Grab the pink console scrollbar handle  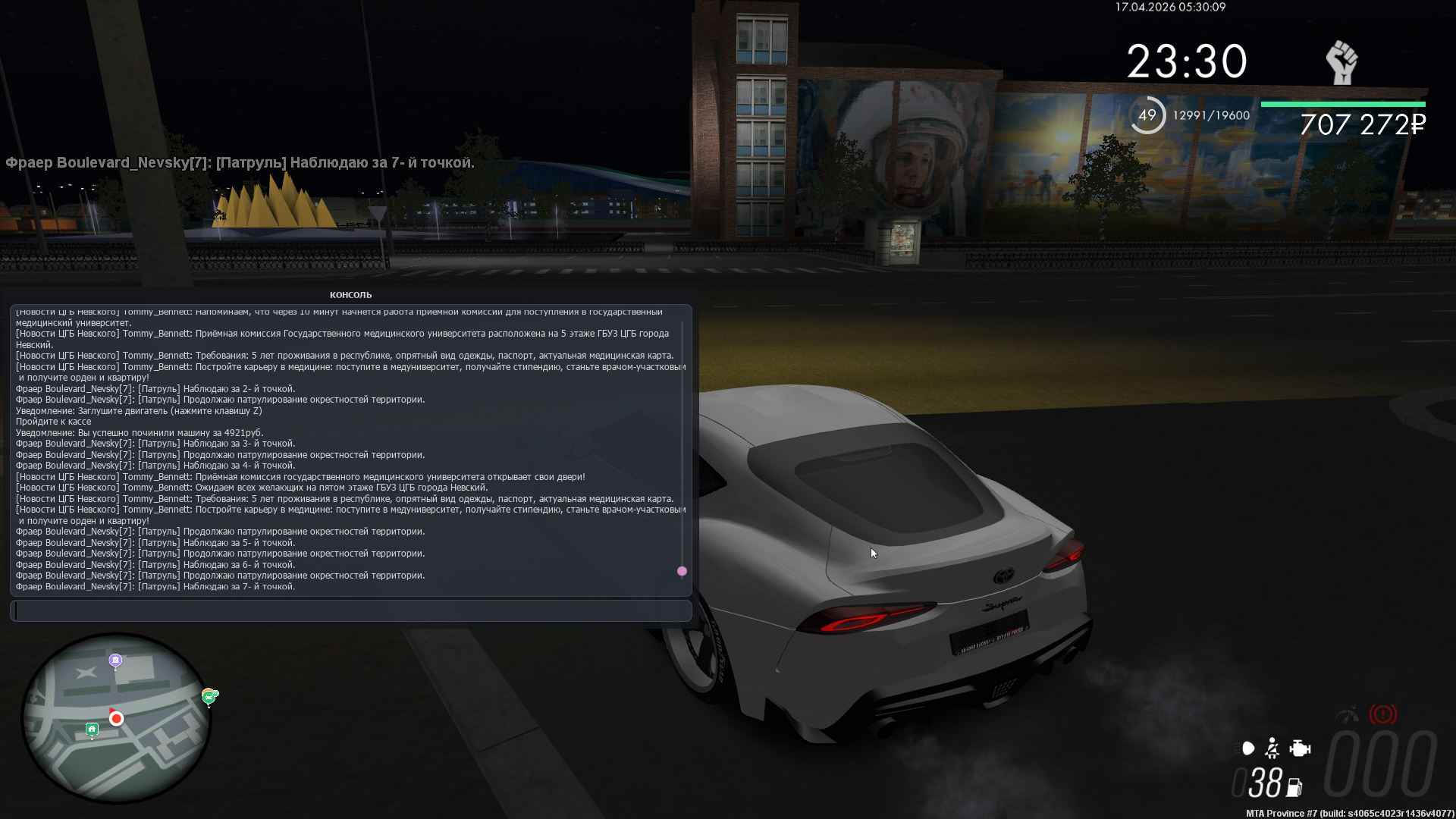pos(682,571)
